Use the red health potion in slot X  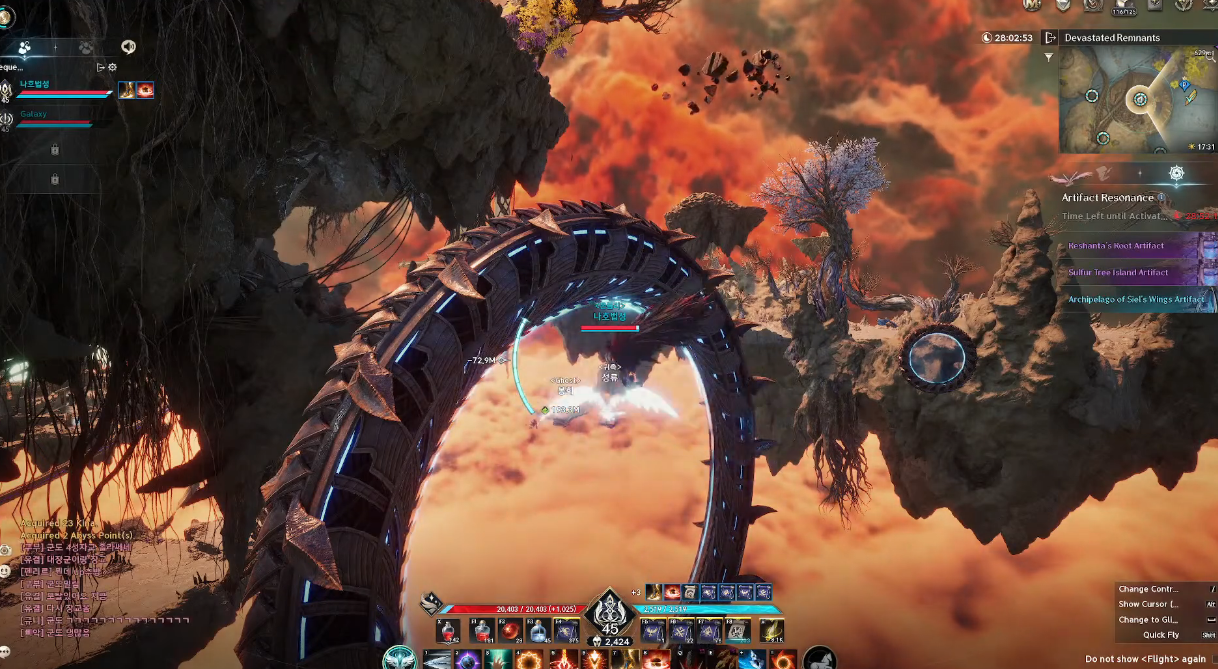pyautogui.click(x=451, y=631)
